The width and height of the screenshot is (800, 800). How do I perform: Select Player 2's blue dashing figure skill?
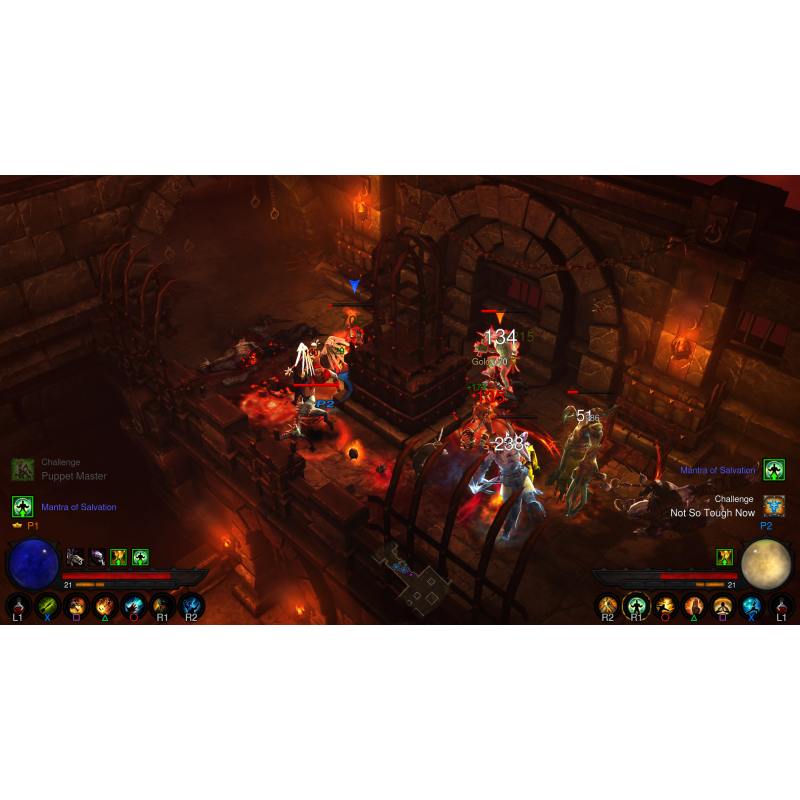(752, 605)
